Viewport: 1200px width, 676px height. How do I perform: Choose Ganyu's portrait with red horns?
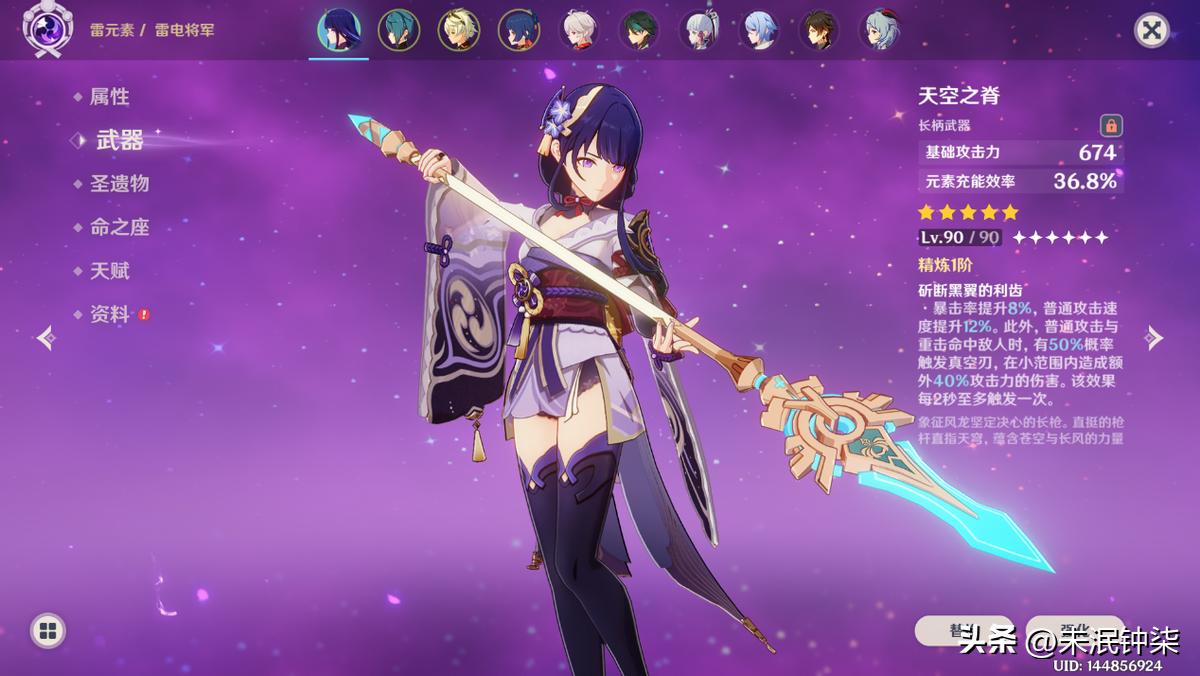tap(880, 30)
